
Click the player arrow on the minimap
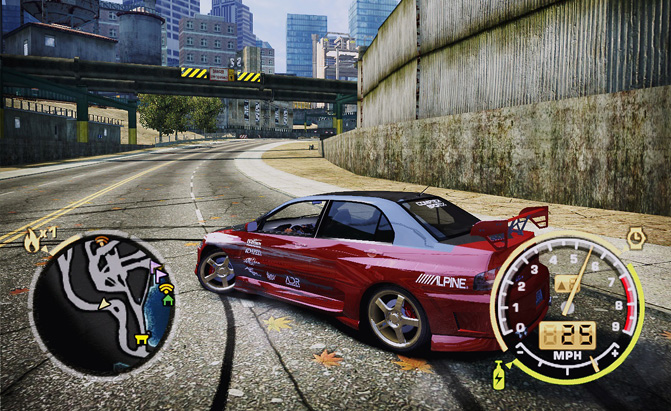point(104,304)
